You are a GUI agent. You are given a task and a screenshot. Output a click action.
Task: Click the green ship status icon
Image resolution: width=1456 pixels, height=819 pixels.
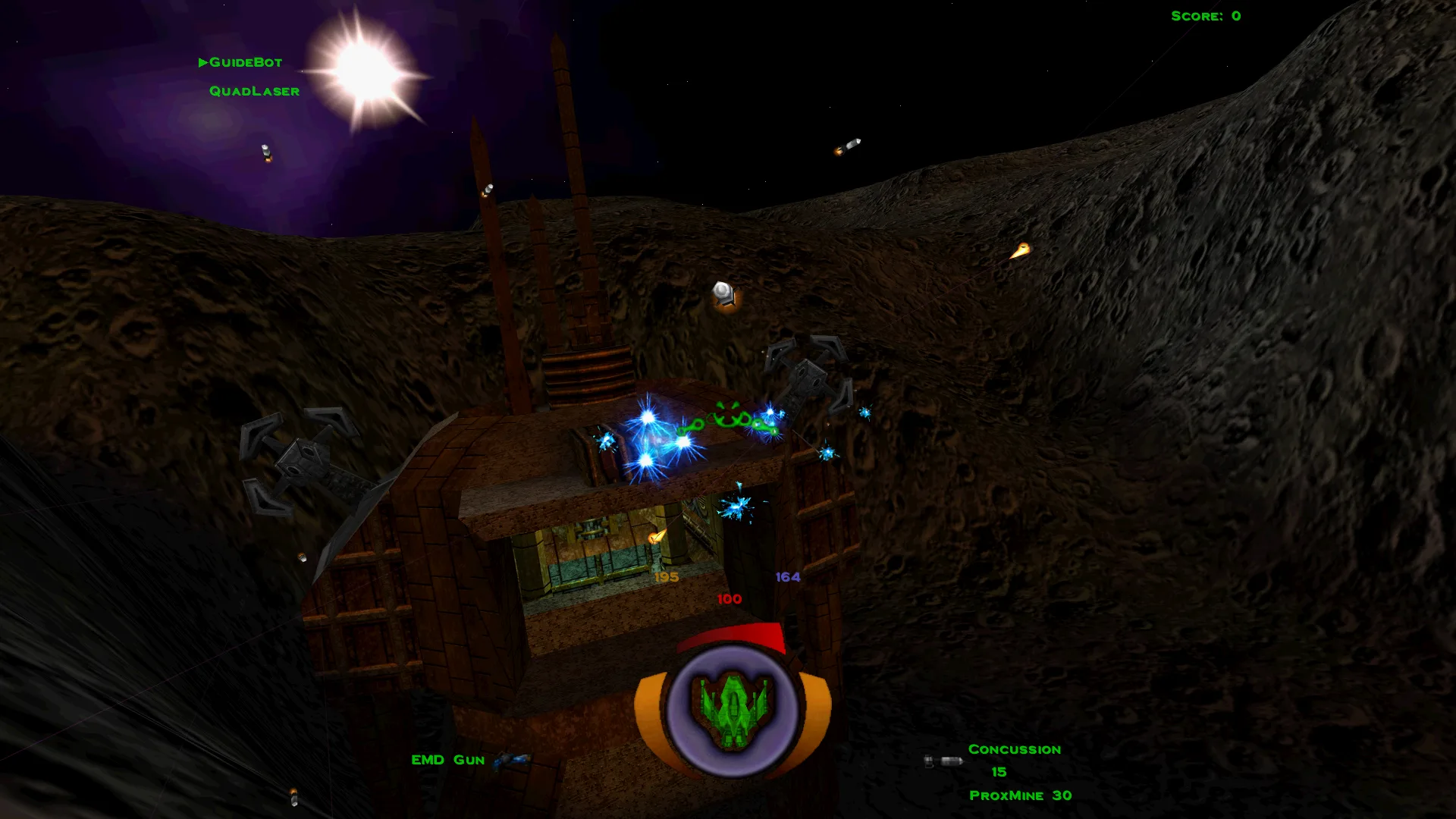click(732, 710)
